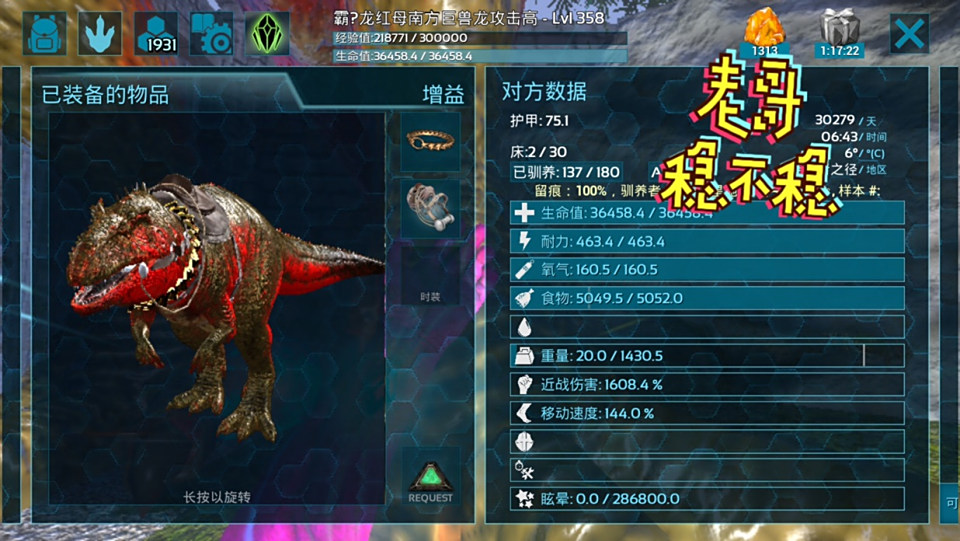
Task: Close the creature inventory screen
Action: point(909,34)
